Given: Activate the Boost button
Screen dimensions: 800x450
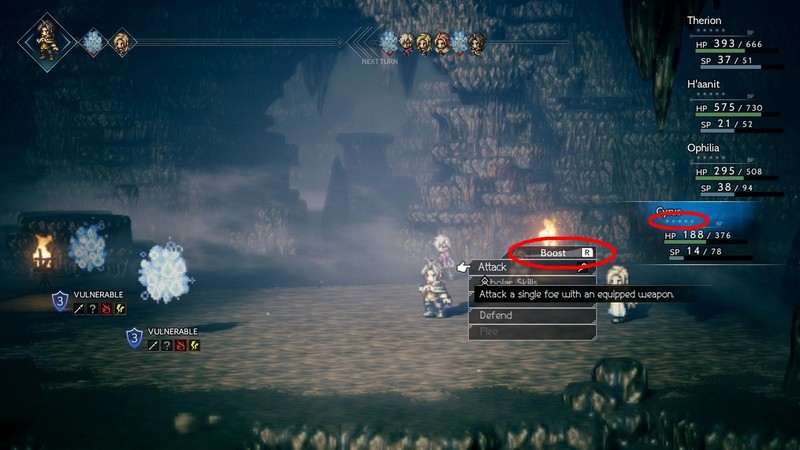Looking at the screenshot, I should pyautogui.click(x=553, y=253).
